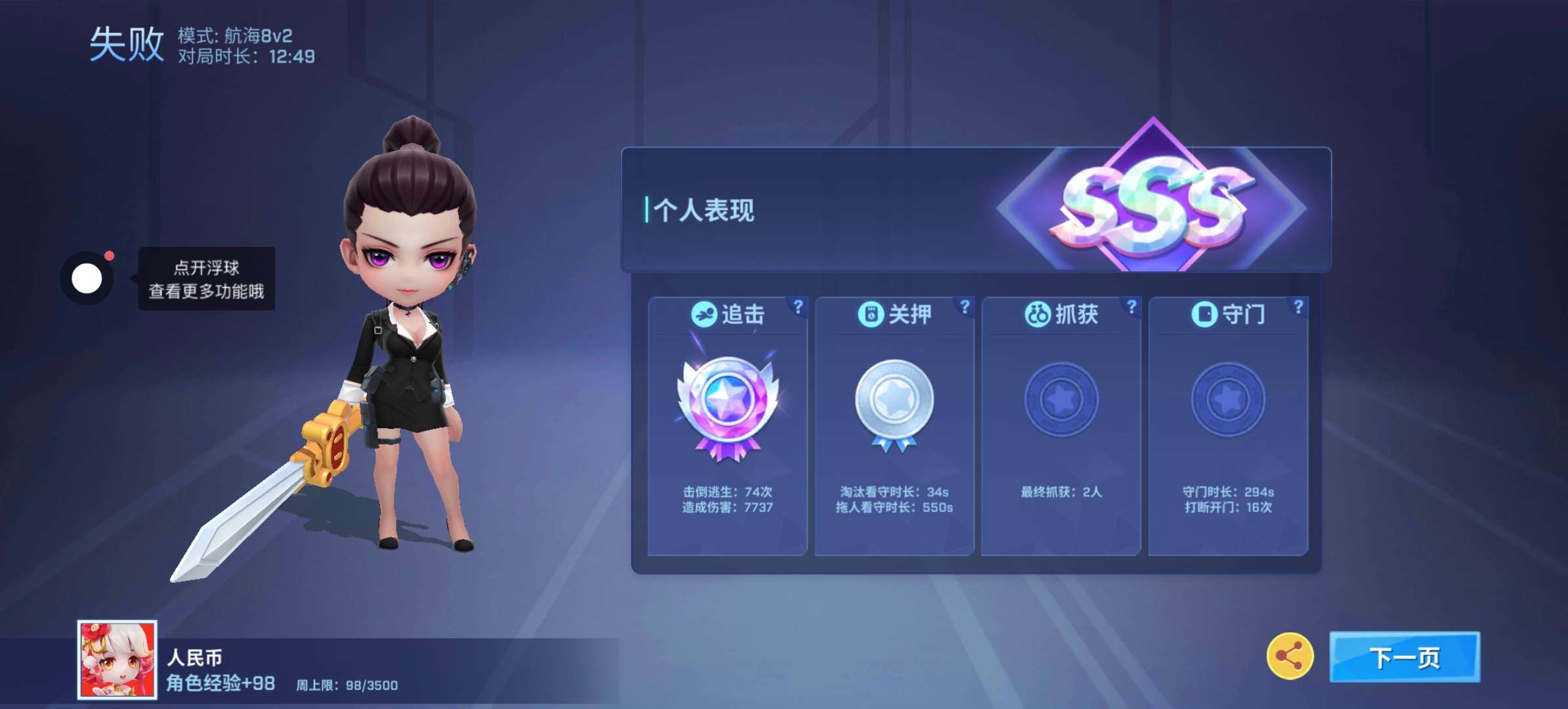Open the white floating ball overlay

[87, 278]
